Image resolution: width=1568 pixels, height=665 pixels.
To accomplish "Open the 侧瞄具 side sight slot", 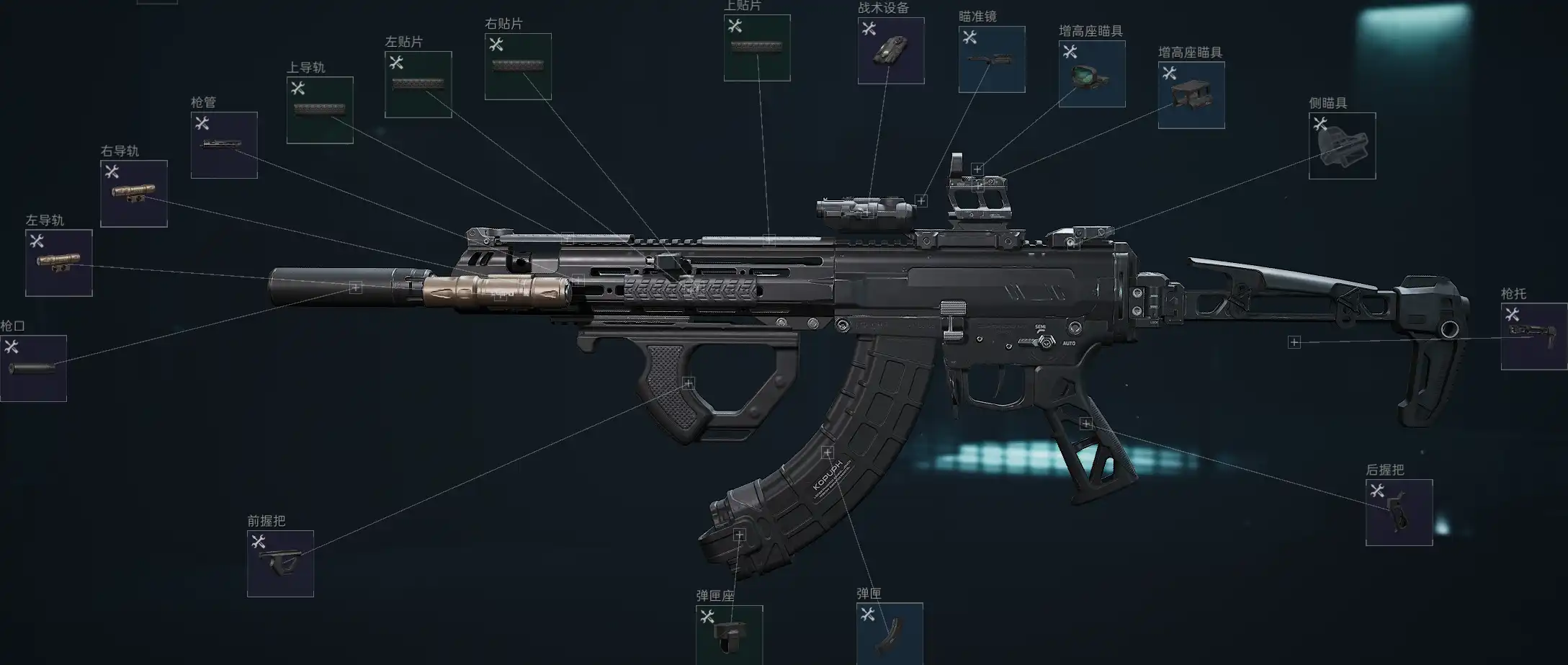I will 1342,146.
